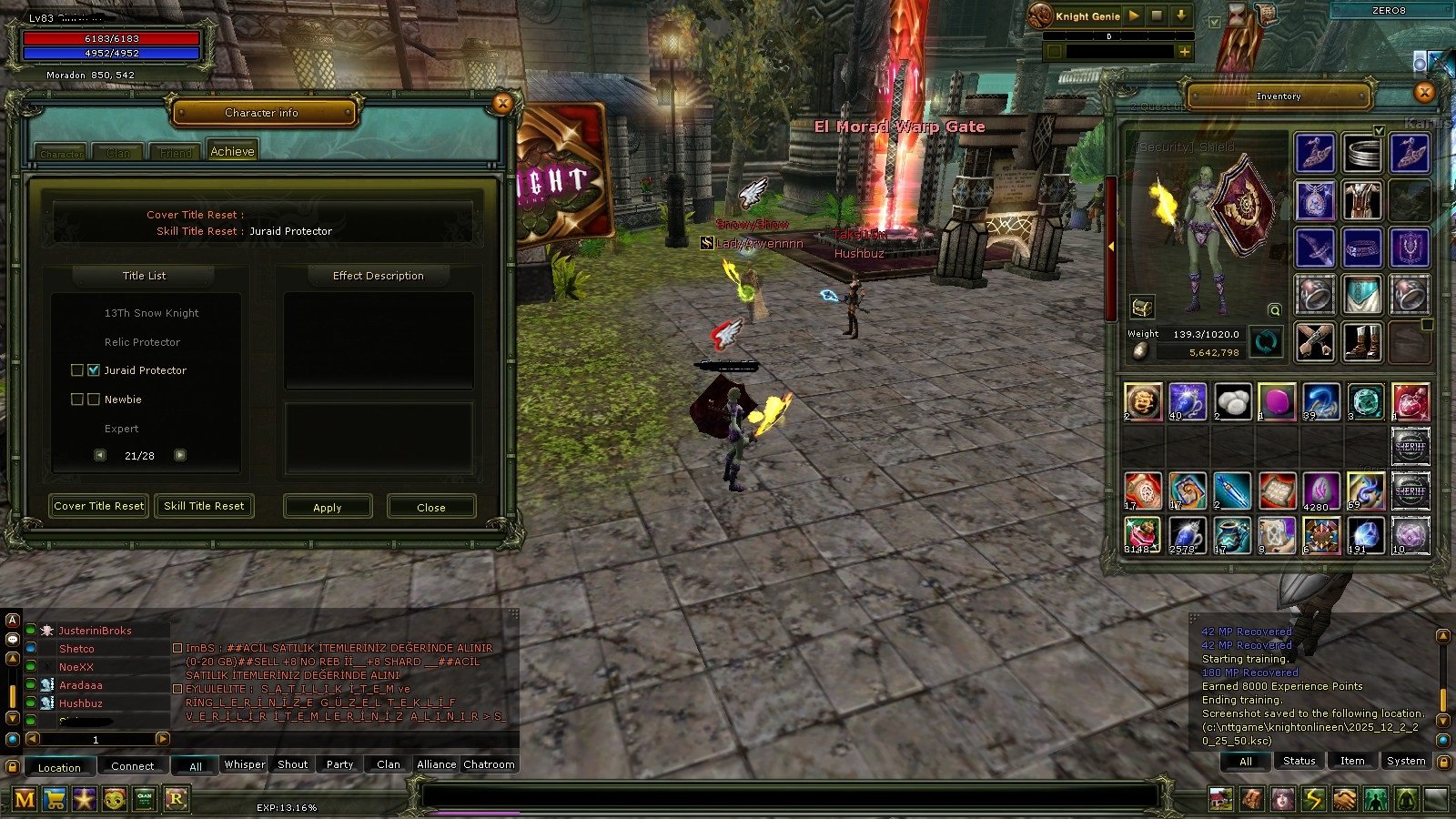Select player Aradaaa in the list
The height and width of the screenshot is (819, 1456).
point(81,685)
